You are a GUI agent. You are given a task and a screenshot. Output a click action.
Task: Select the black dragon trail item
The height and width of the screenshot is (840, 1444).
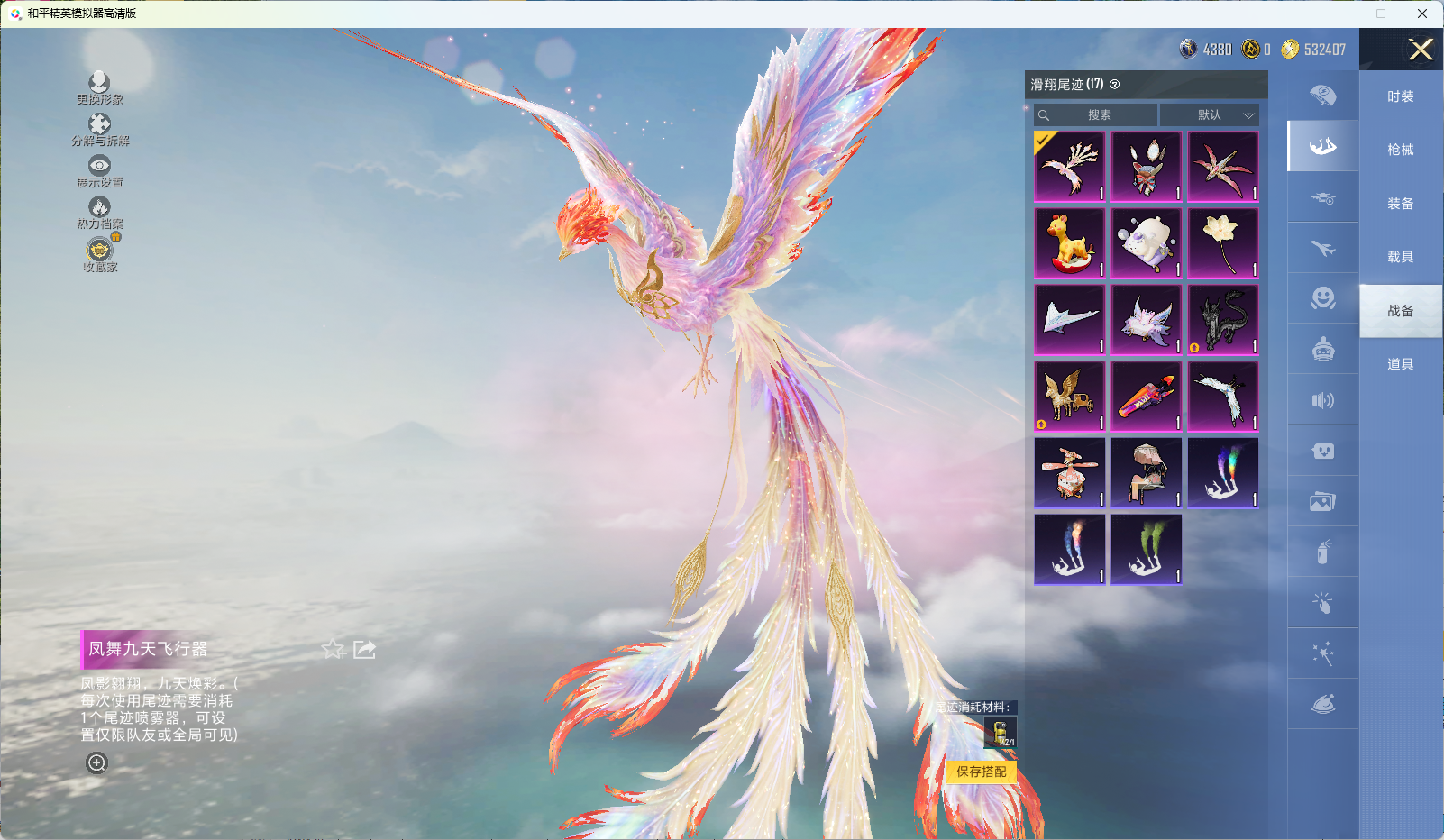[x=1223, y=320]
